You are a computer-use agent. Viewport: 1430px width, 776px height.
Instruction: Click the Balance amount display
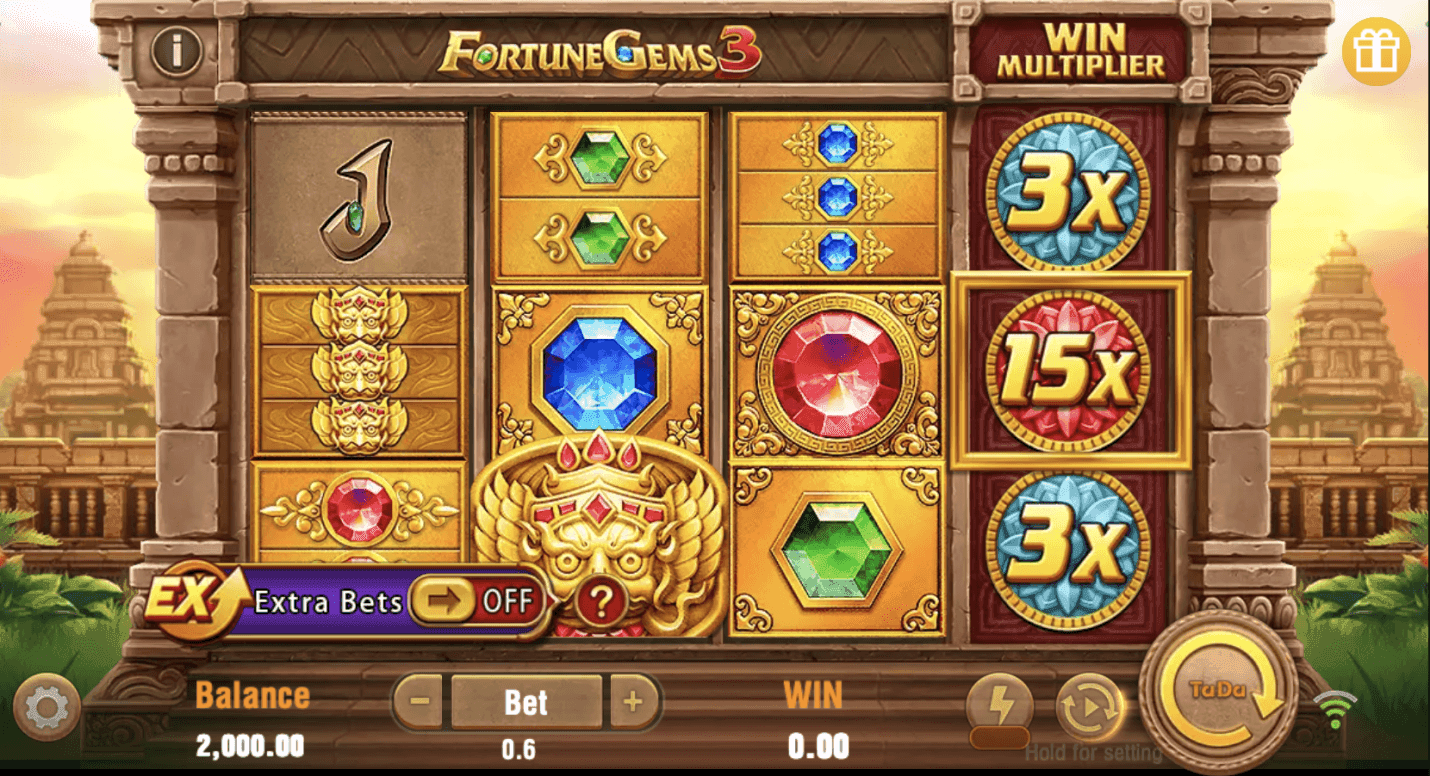252,745
